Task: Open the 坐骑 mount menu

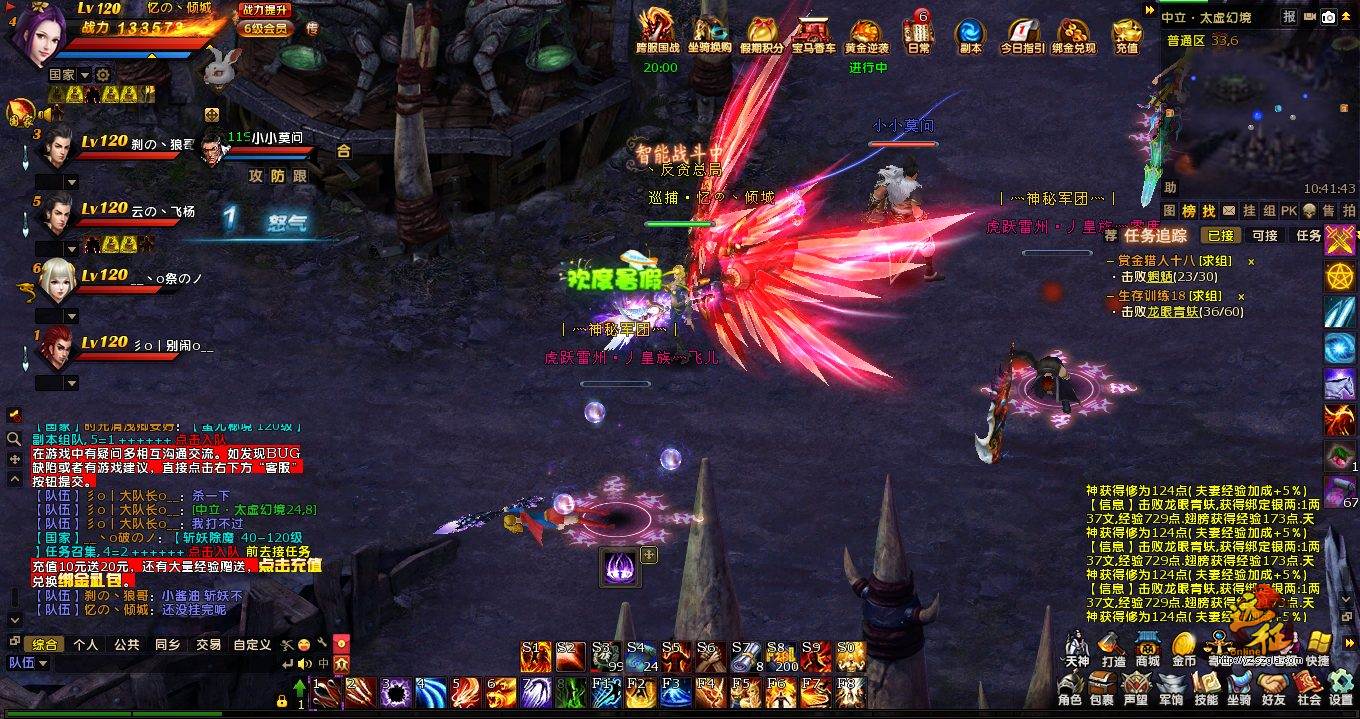Action: 1238,688
